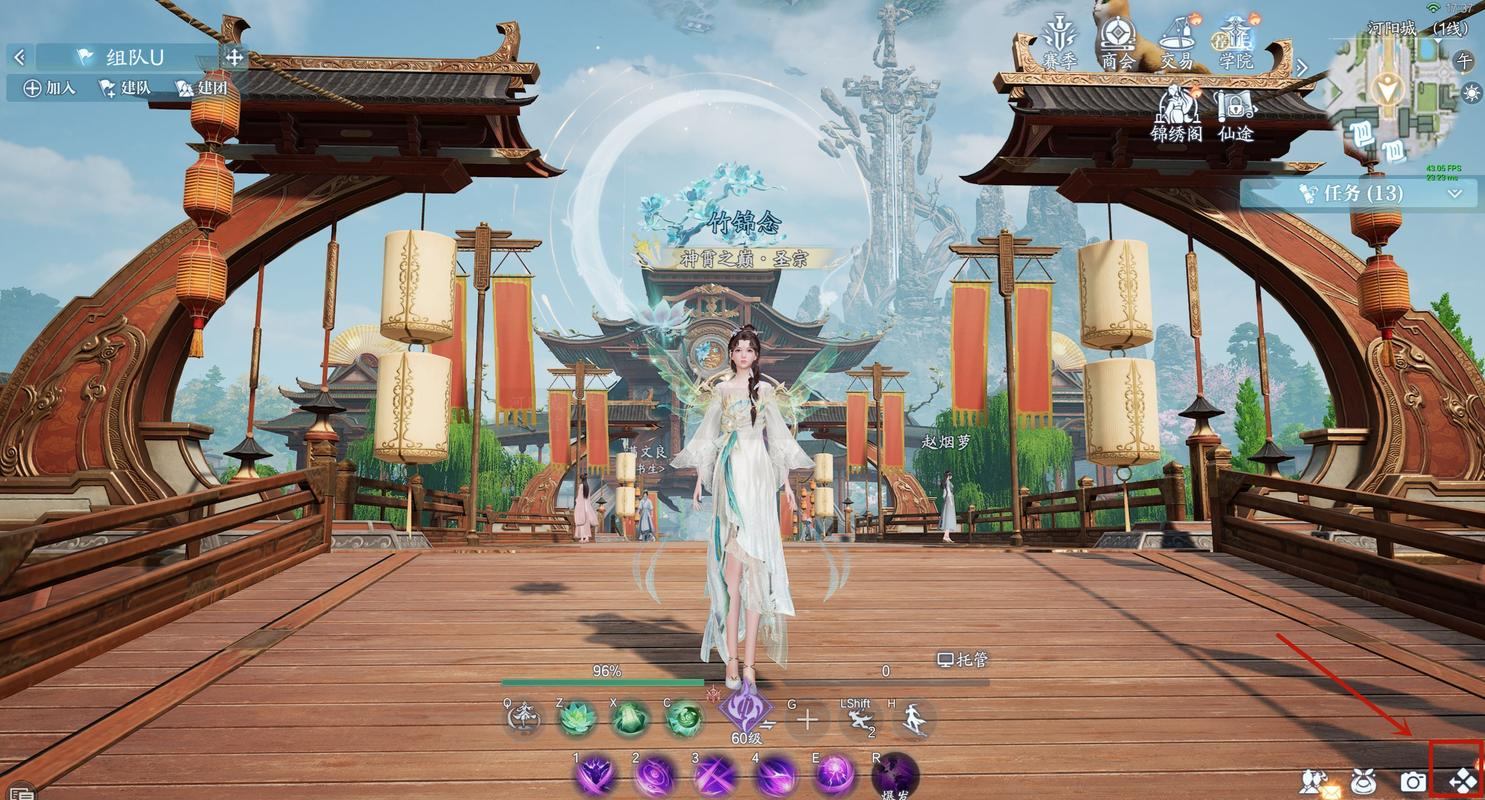Click the 建队 create team button
The width and height of the screenshot is (1485, 800).
coord(124,88)
